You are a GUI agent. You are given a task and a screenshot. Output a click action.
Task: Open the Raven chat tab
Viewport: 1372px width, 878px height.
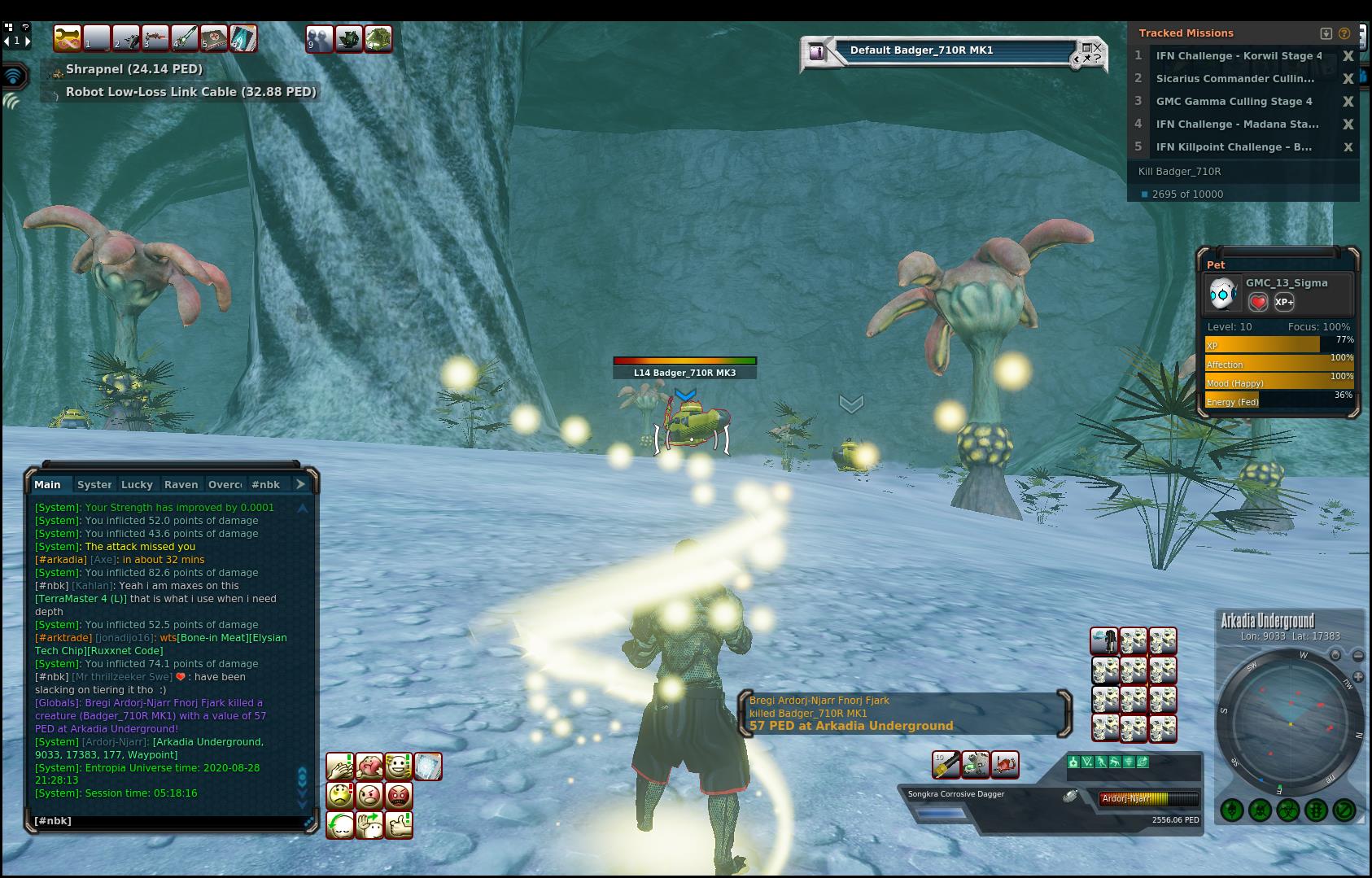pyautogui.click(x=181, y=484)
